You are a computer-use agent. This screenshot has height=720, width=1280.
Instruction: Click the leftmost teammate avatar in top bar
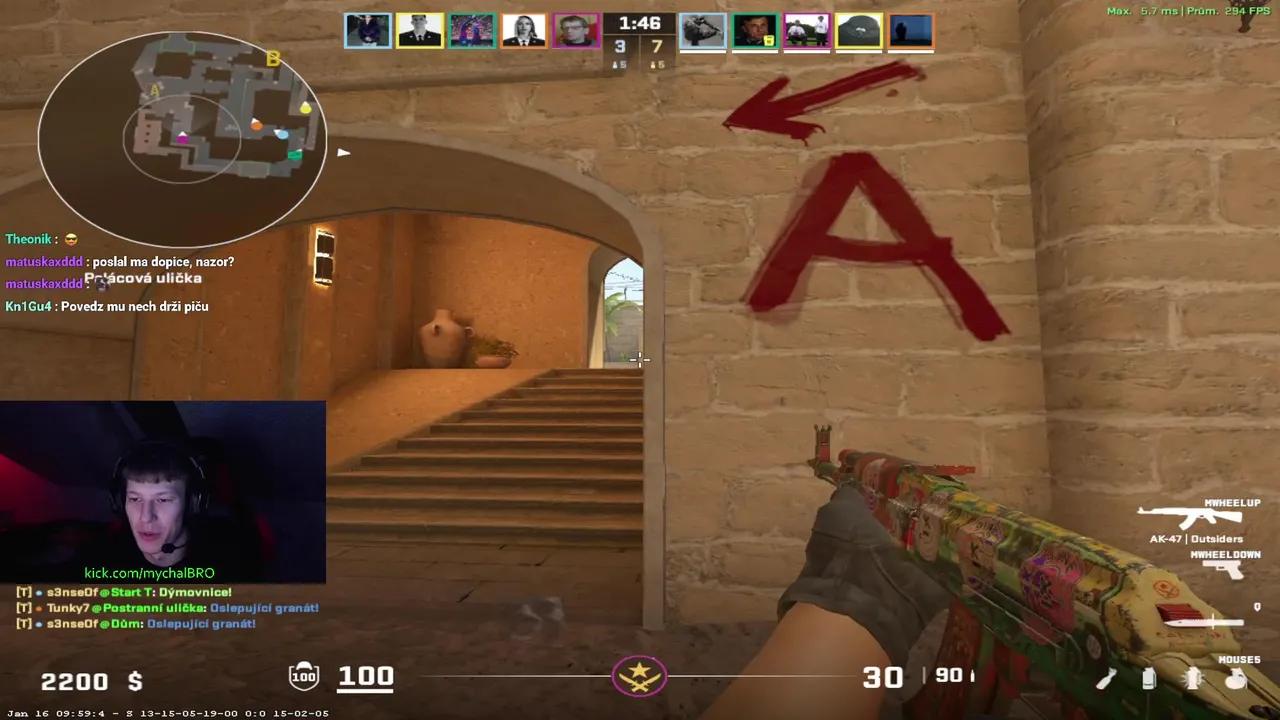(367, 30)
